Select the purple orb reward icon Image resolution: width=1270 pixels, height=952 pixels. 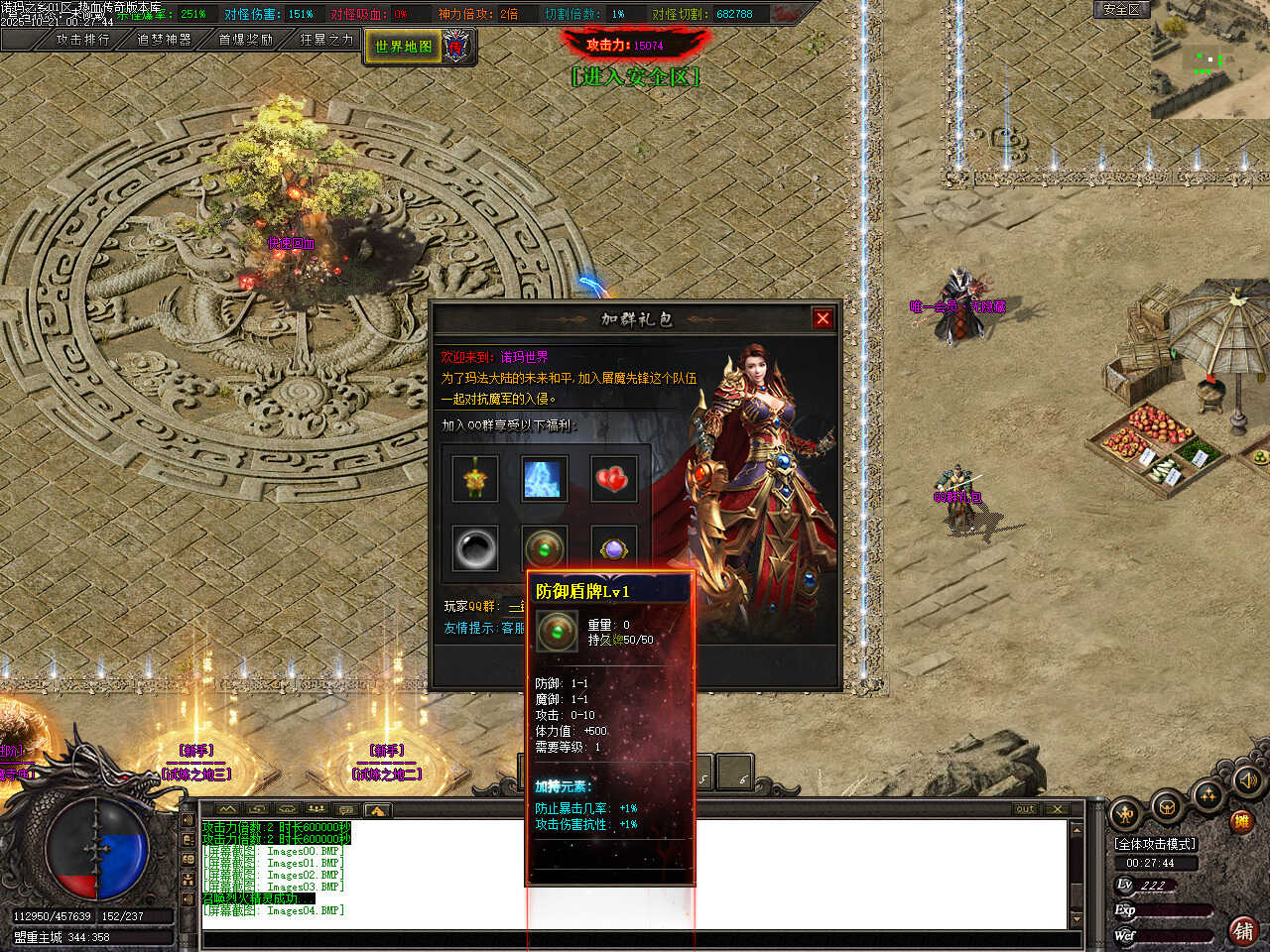point(614,548)
